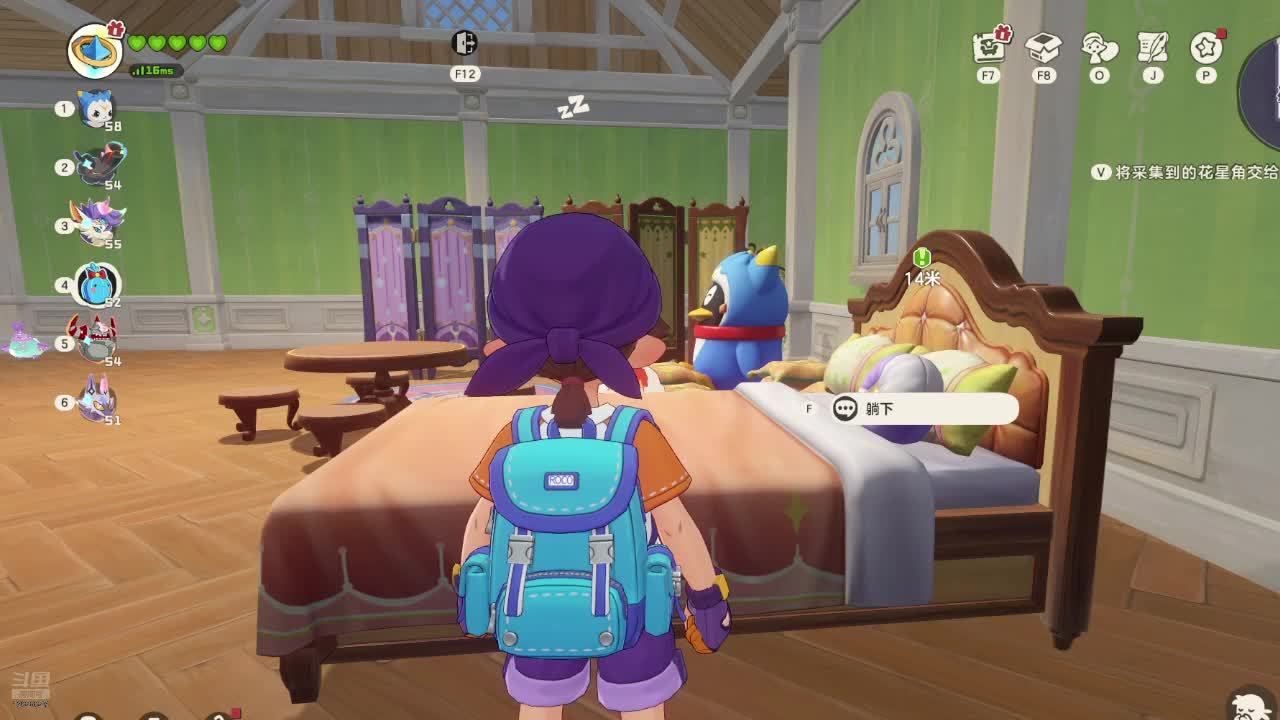Select the round blue pet in slot 4

tap(97, 285)
